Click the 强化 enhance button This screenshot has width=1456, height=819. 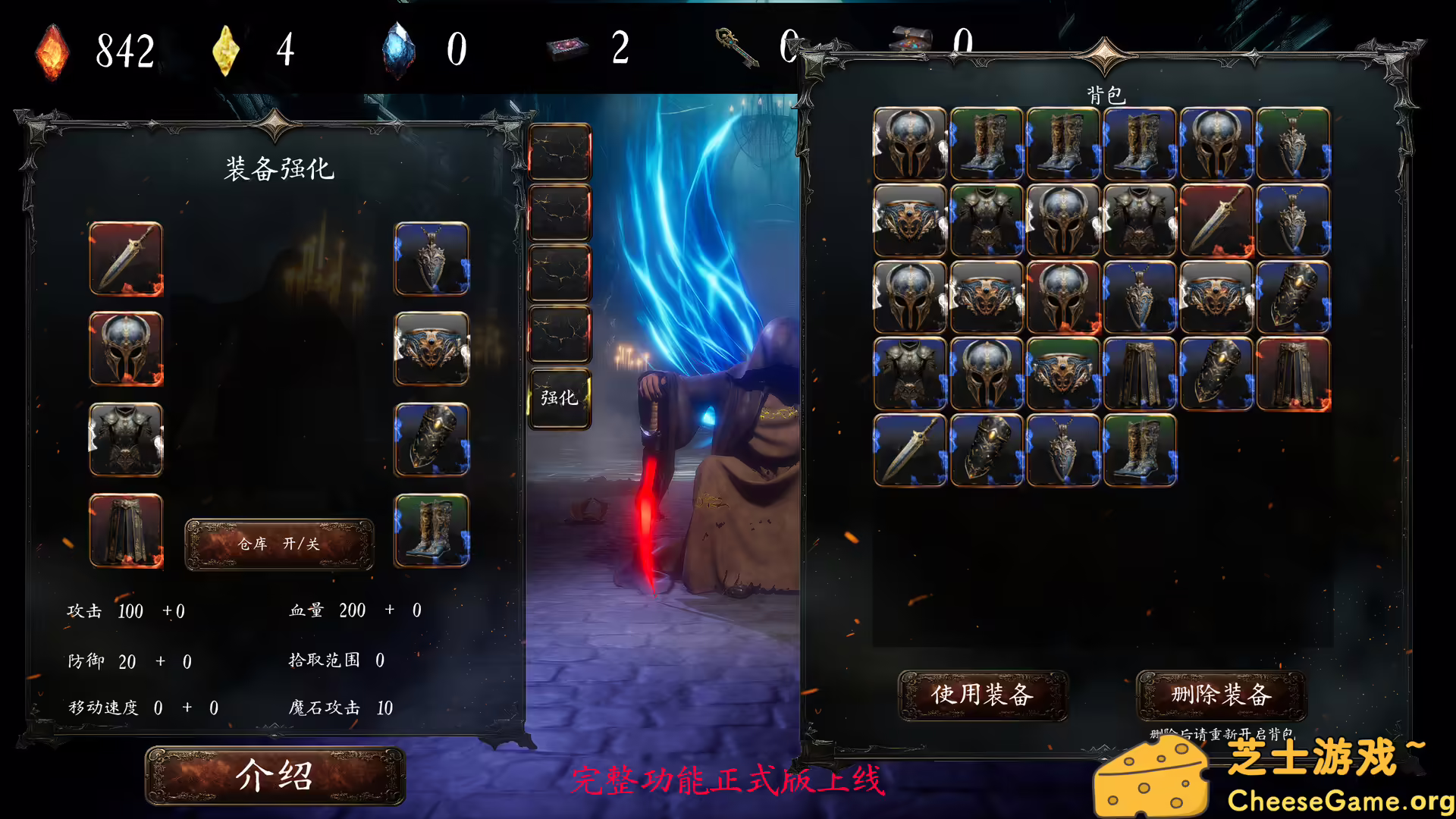[x=559, y=397]
